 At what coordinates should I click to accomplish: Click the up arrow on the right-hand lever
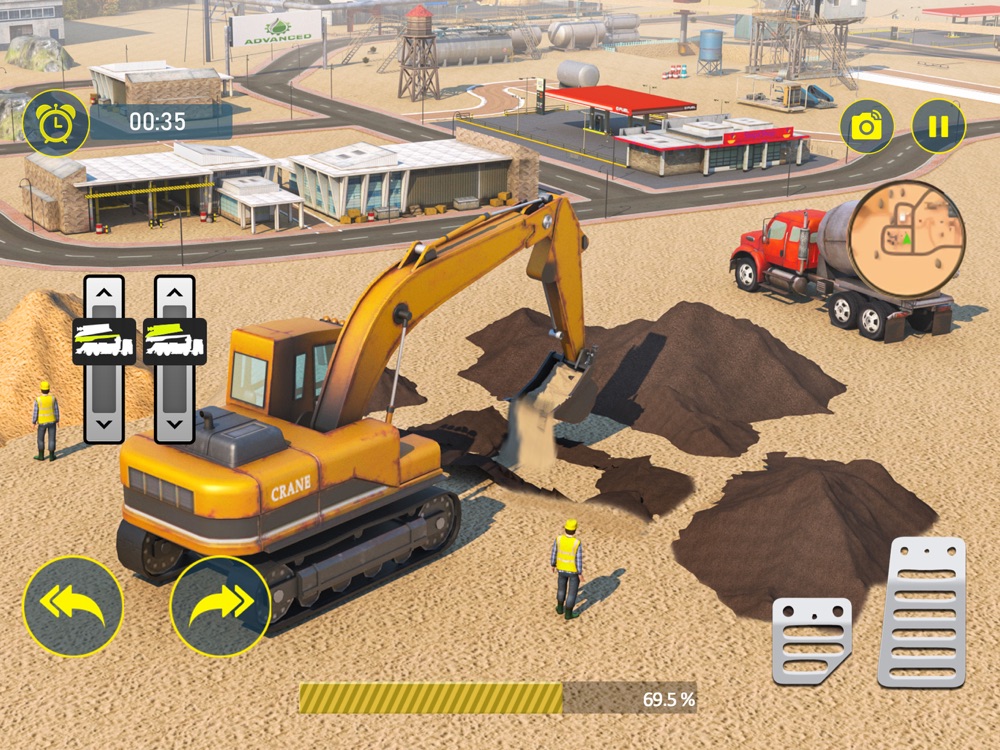tap(174, 295)
